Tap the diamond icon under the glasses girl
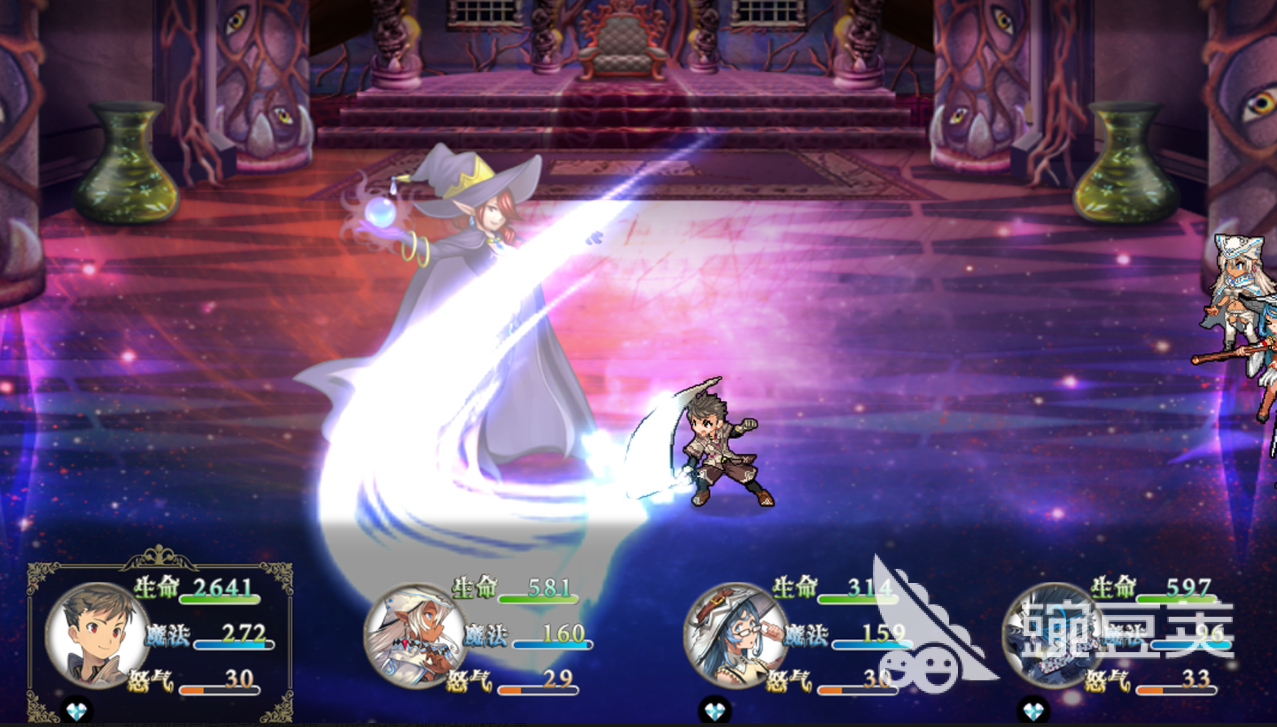Image resolution: width=1277 pixels, height=727 pixels. click(715, 711)
